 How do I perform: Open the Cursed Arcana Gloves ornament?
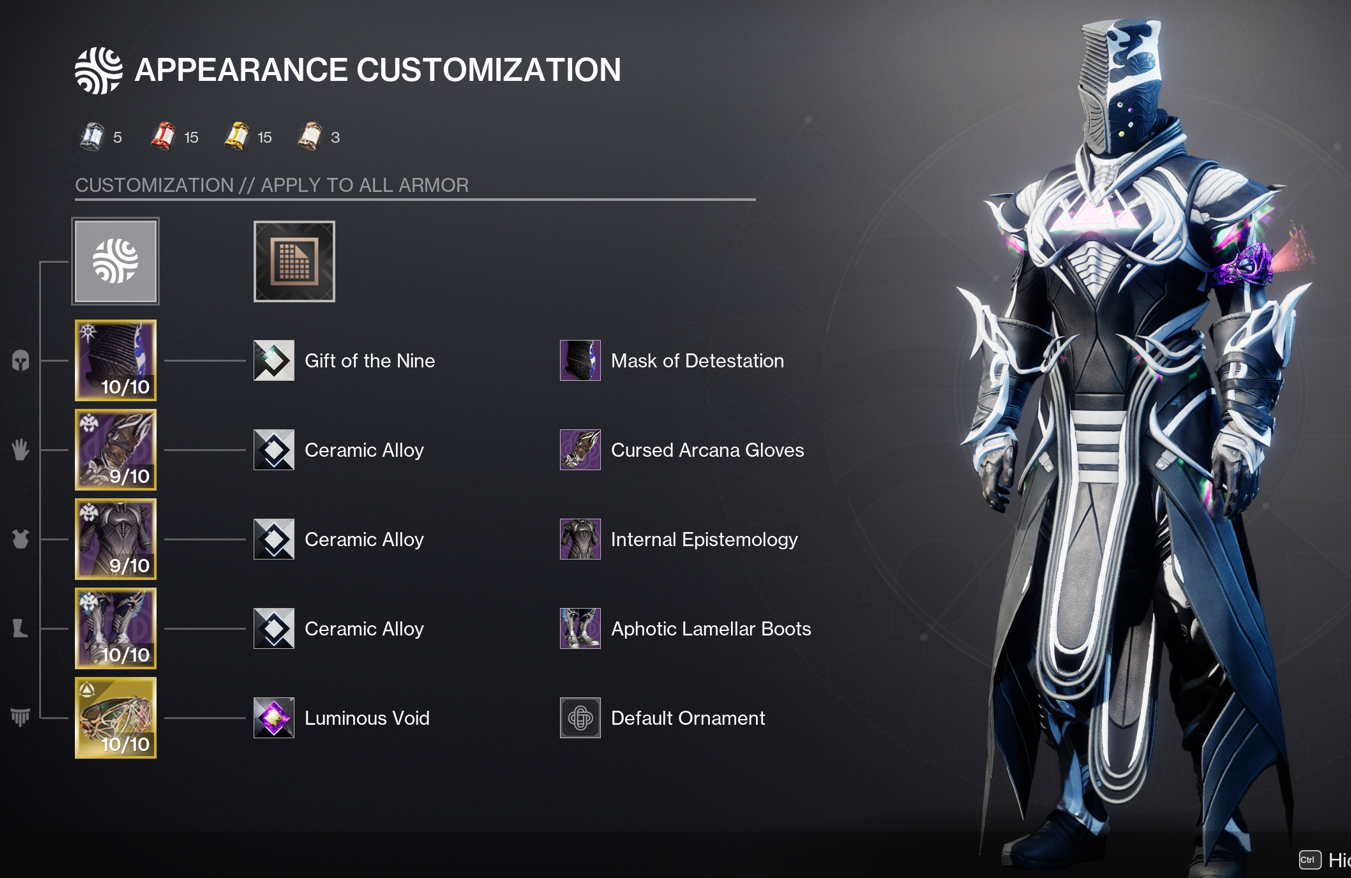[580, 450]
